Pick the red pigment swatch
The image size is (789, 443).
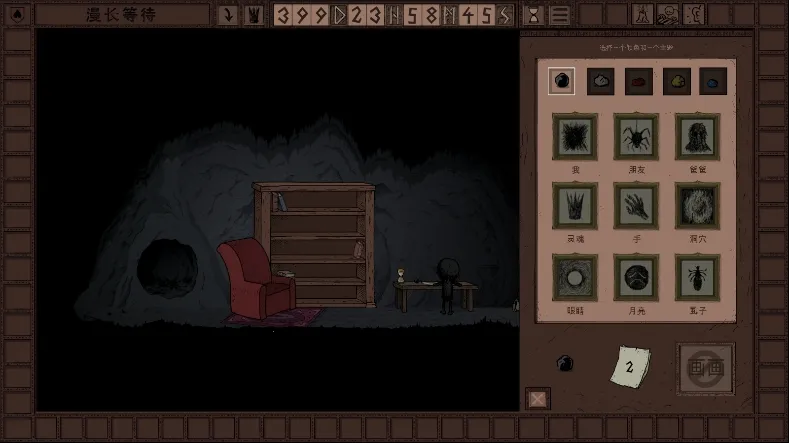pos(639,81)
